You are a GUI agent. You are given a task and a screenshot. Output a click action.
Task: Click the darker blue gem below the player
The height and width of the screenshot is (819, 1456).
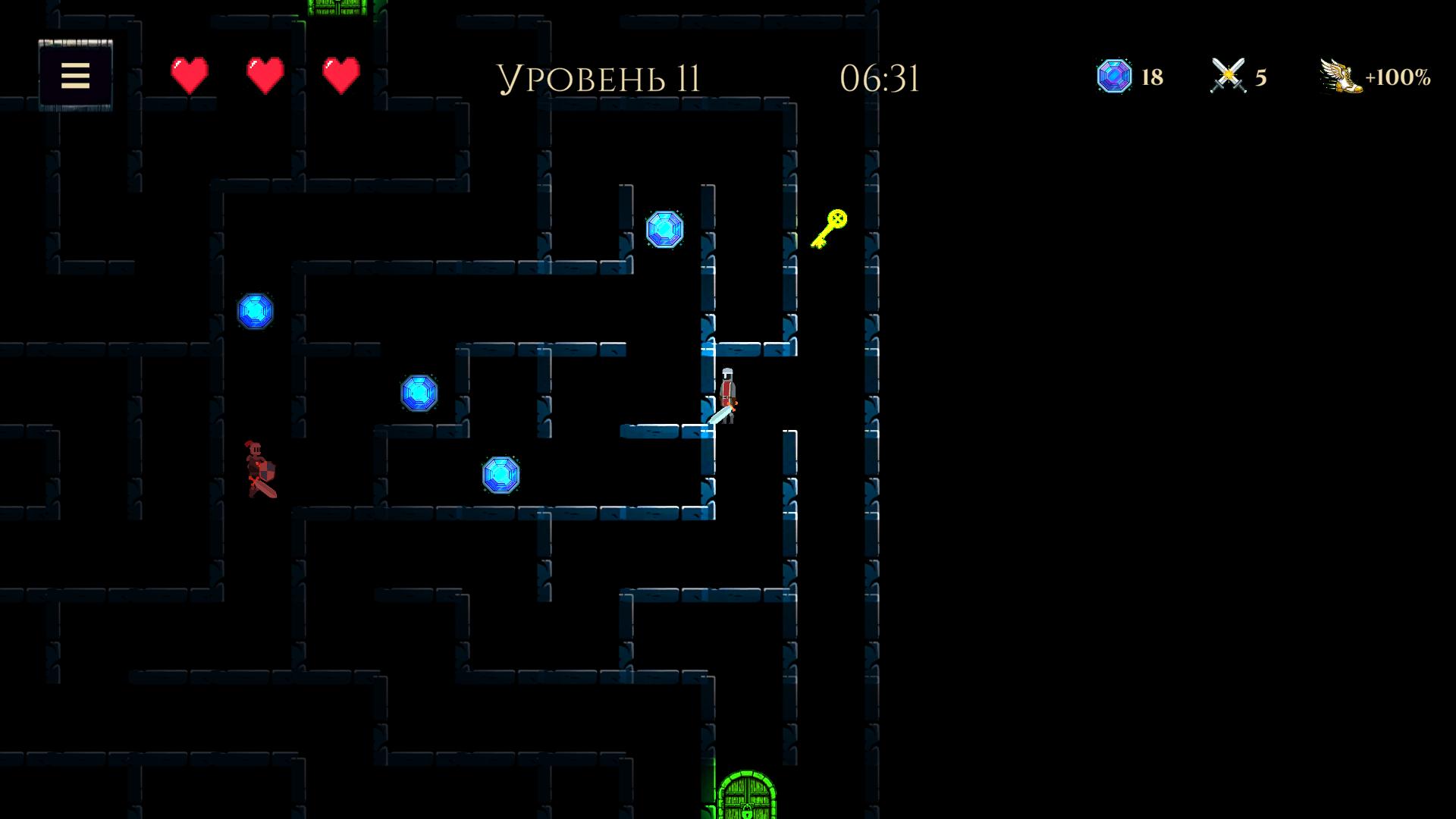(x=501, y=476)
